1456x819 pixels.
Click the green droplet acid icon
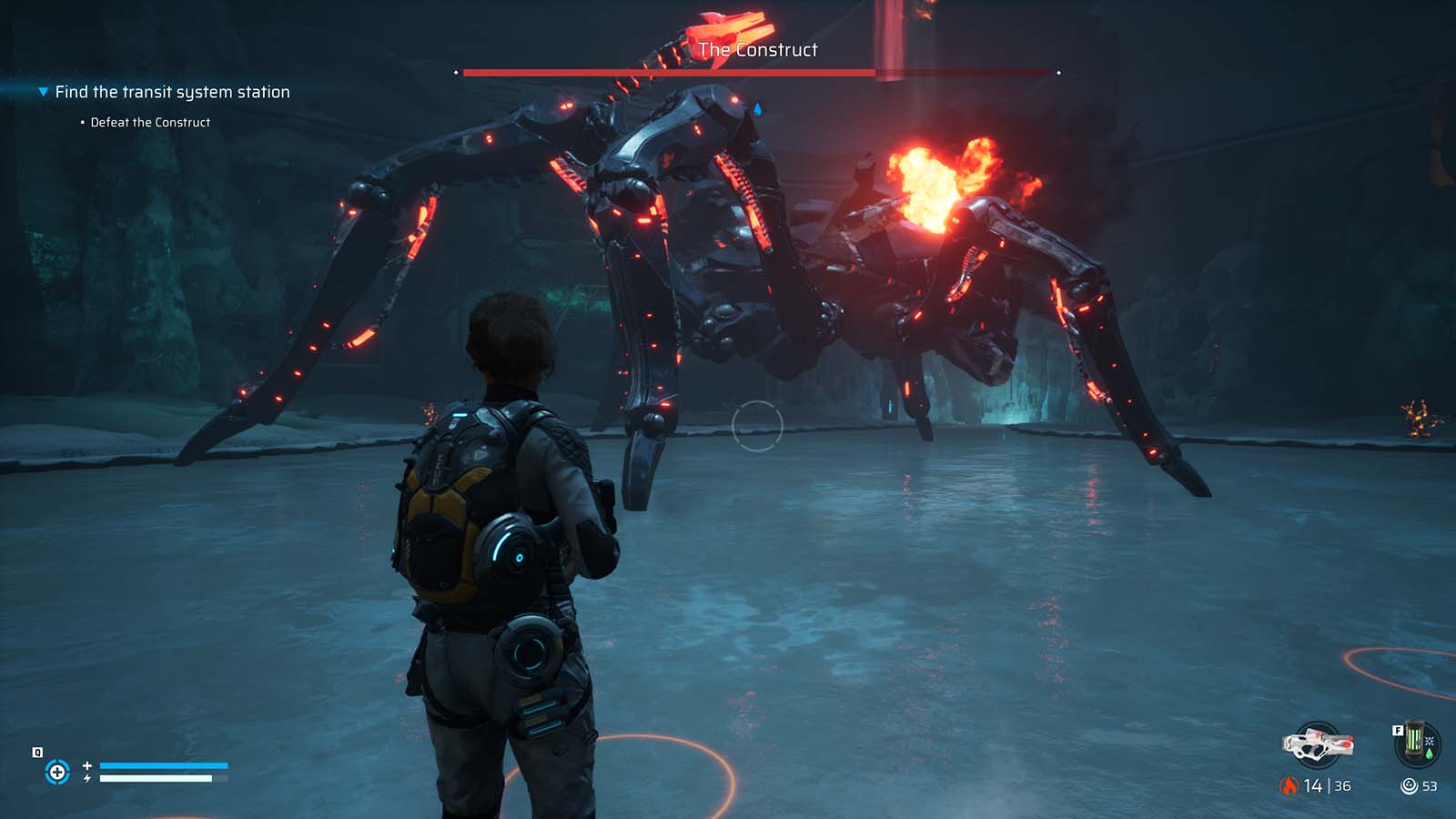pos(1430,753)
